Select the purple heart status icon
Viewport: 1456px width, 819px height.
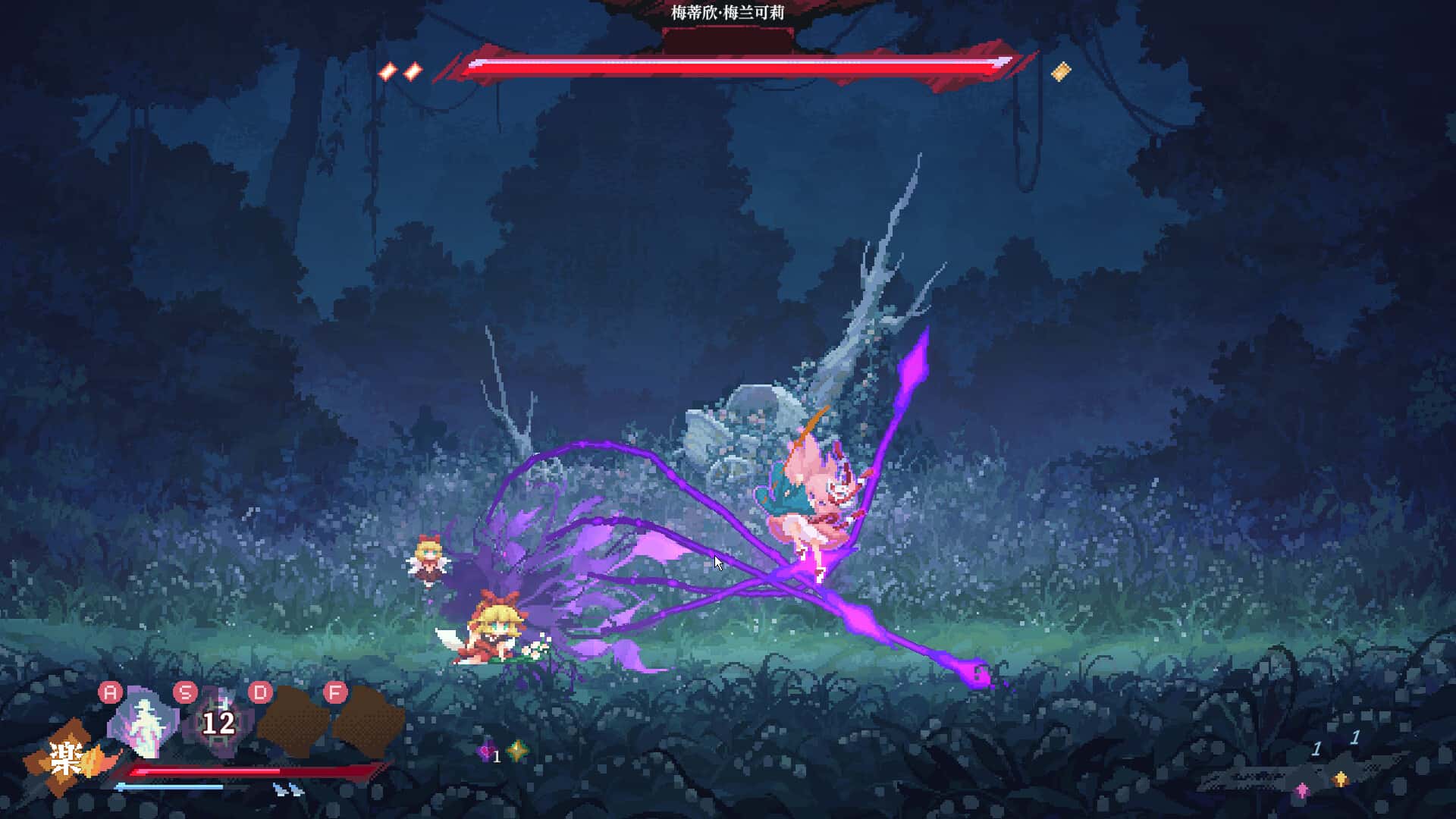(x=486, y=751)
